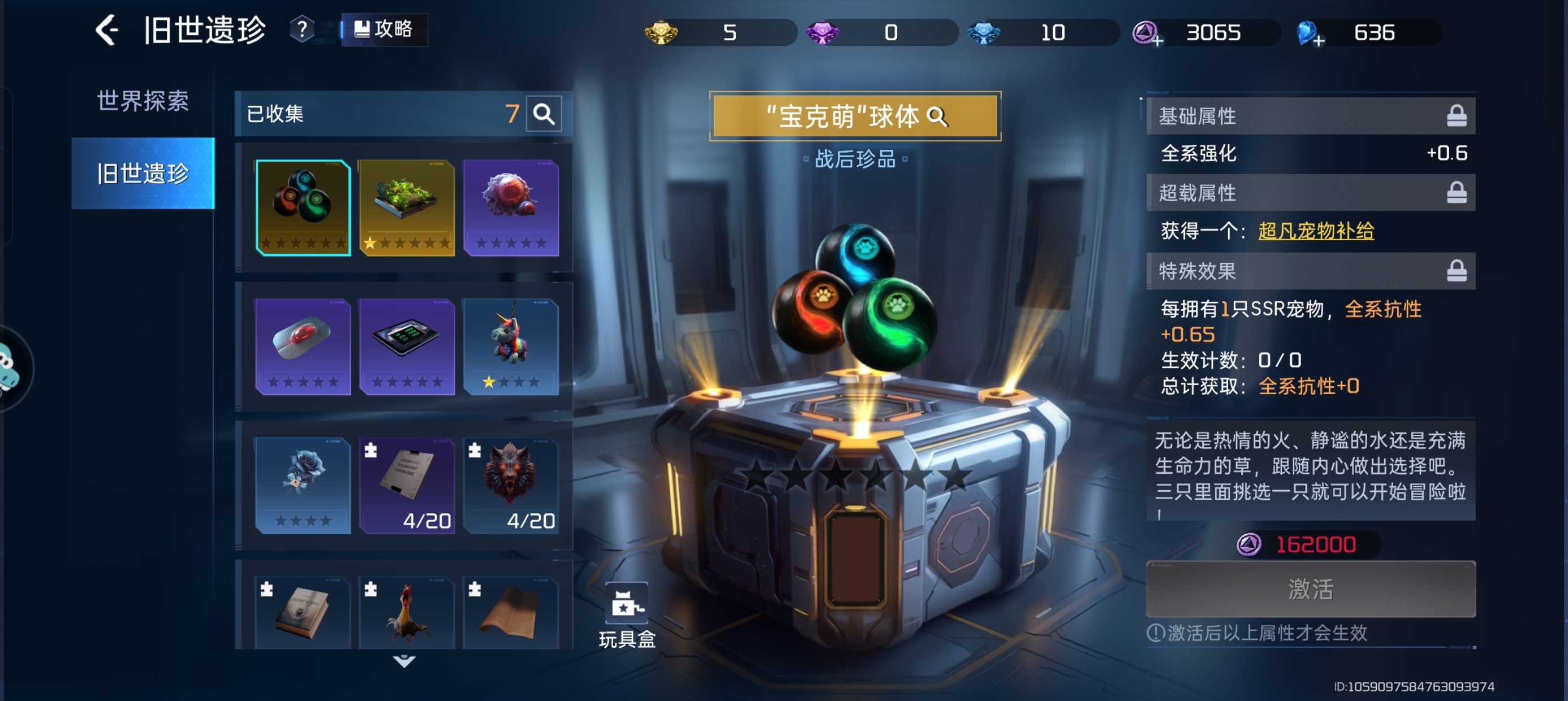Select the rooster relic fragment tile
The width and height of the screenshot is (1568, 701).
coord(407,612)
